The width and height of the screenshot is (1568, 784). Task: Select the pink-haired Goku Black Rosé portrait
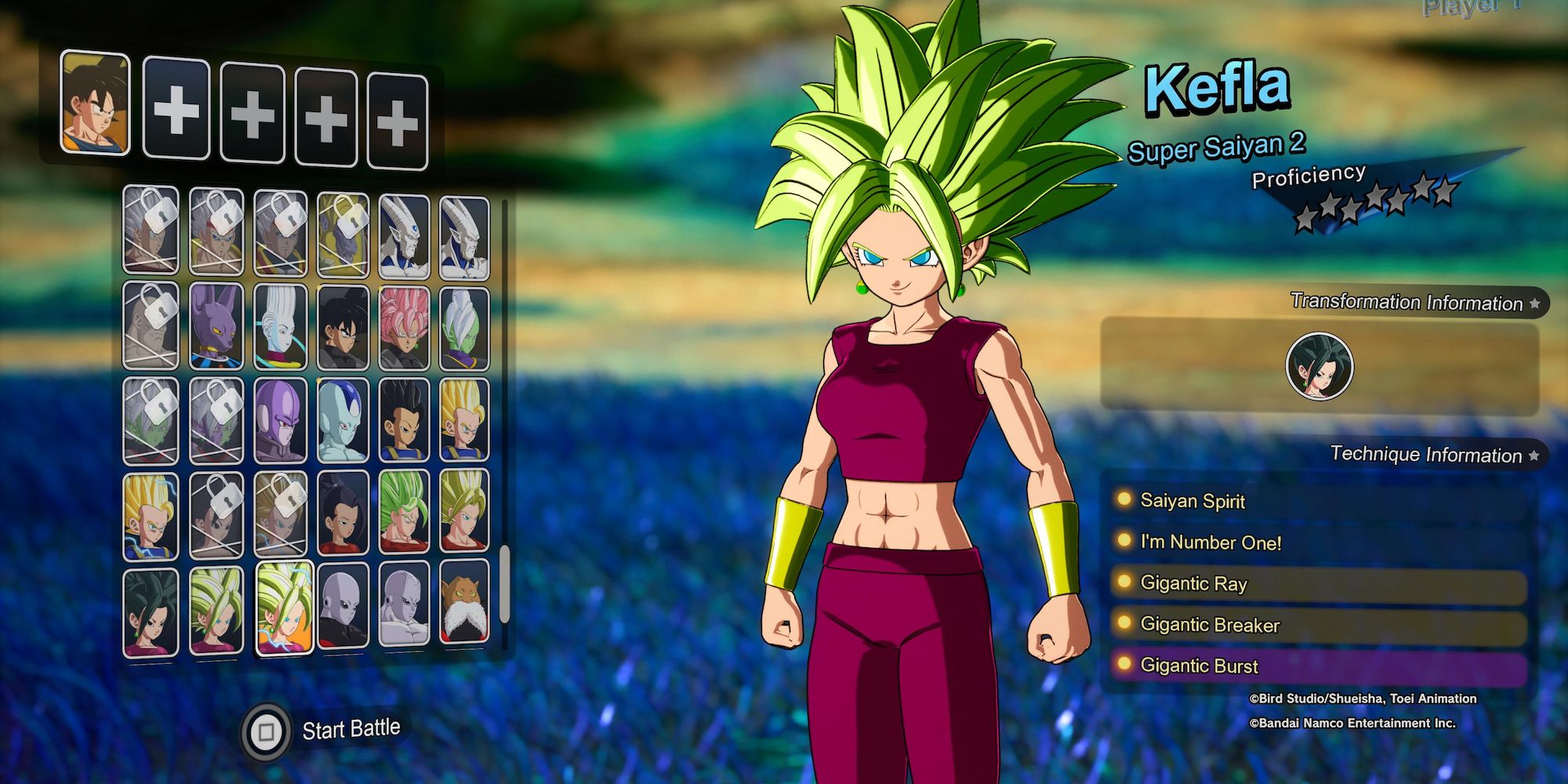(405, 328)
